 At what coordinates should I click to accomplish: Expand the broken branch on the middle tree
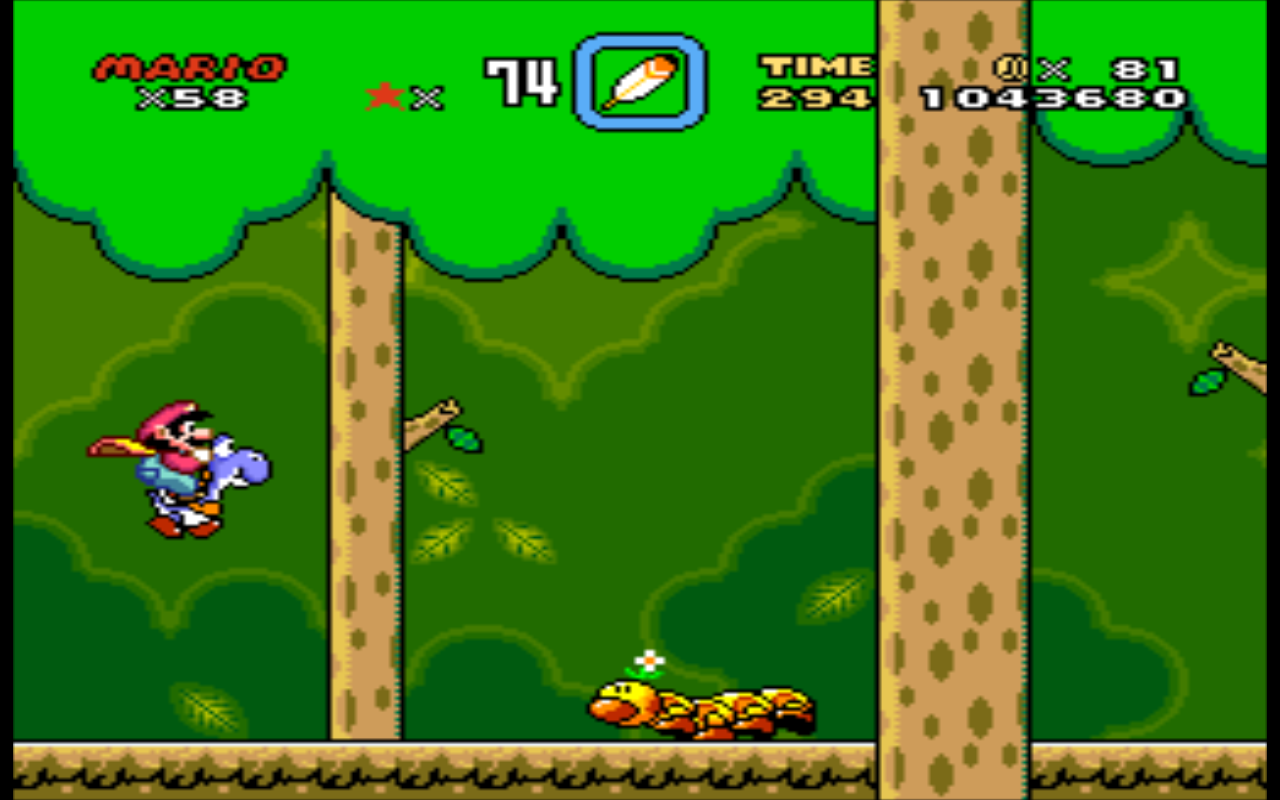point(430,420)
